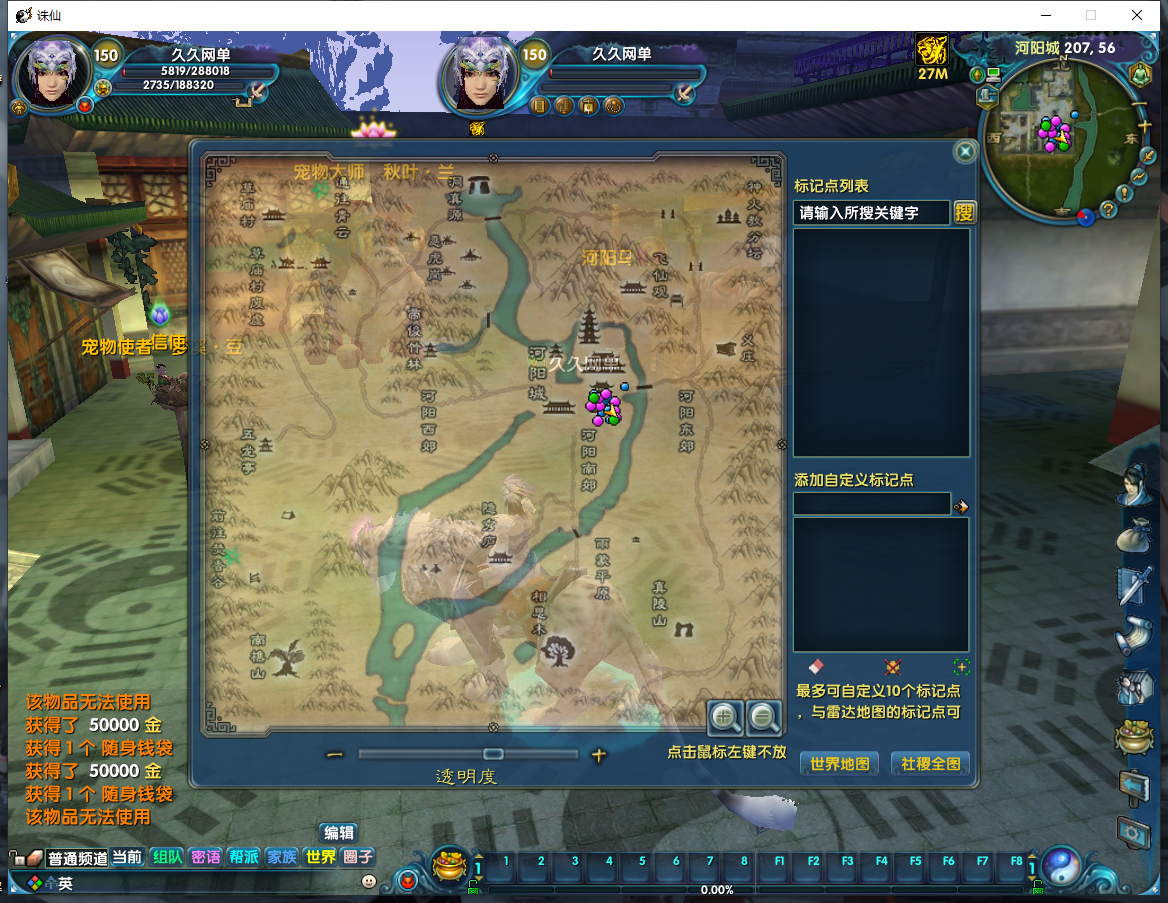Add a marker with the green plus icon
This screenshot has height=903, width=1168.
click(x=961, y=667)
